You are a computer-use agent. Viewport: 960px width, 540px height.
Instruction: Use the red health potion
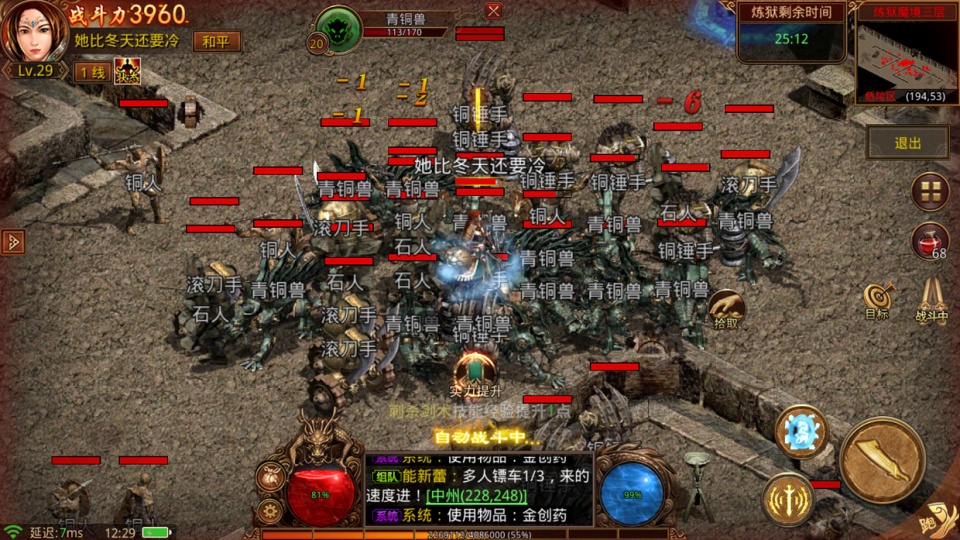929,242
